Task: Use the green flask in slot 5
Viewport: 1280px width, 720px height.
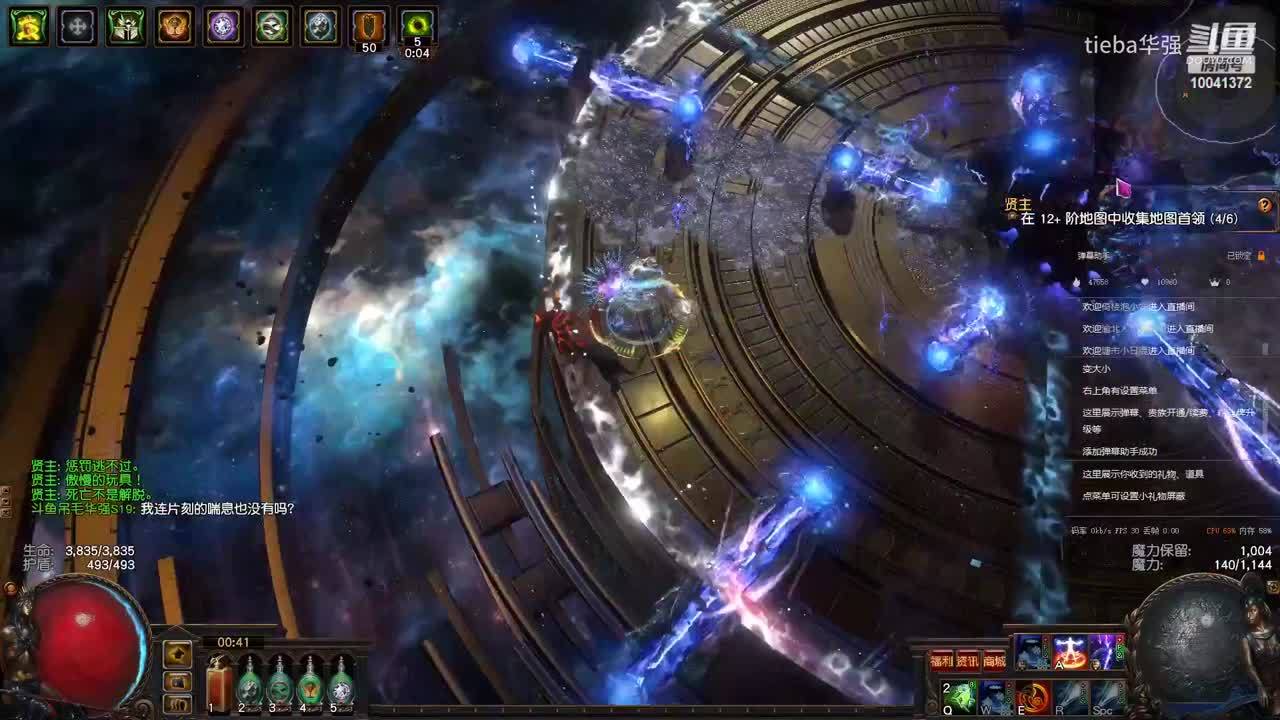Action: tap(342, 686)
